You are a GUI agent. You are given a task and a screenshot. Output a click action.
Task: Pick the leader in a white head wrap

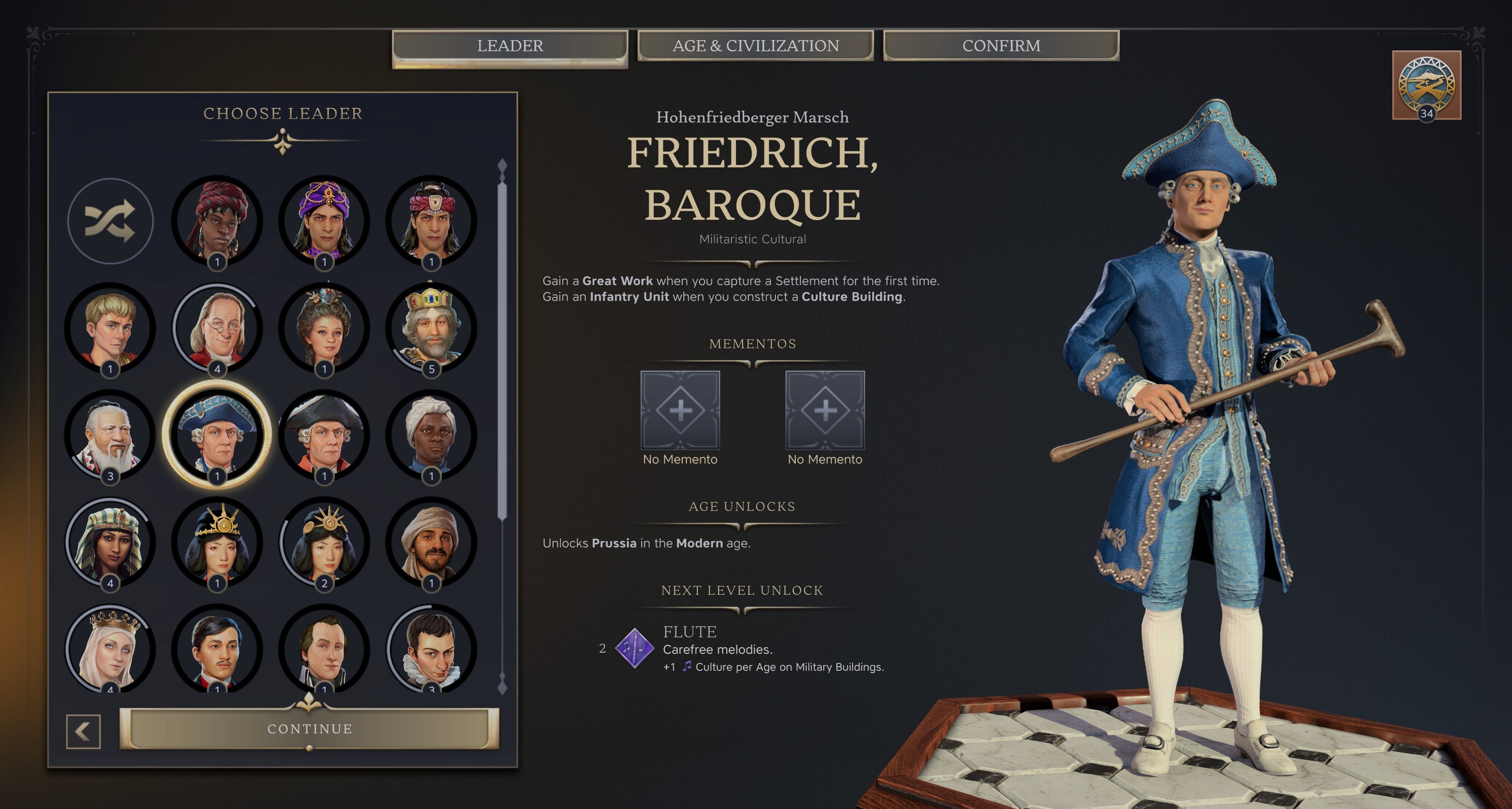click(x=432, y=435)
